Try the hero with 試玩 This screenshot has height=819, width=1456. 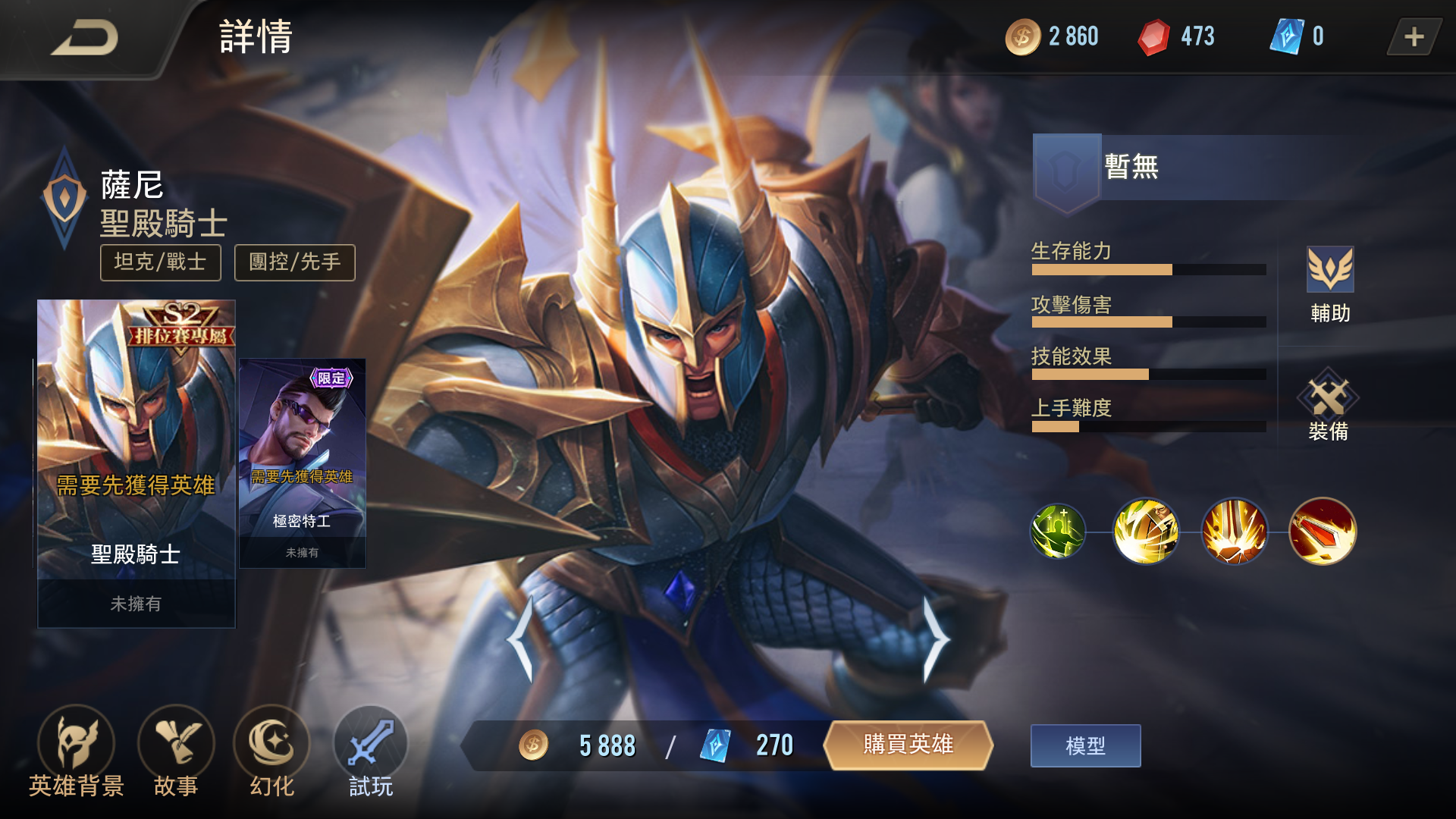pos(371,751)
